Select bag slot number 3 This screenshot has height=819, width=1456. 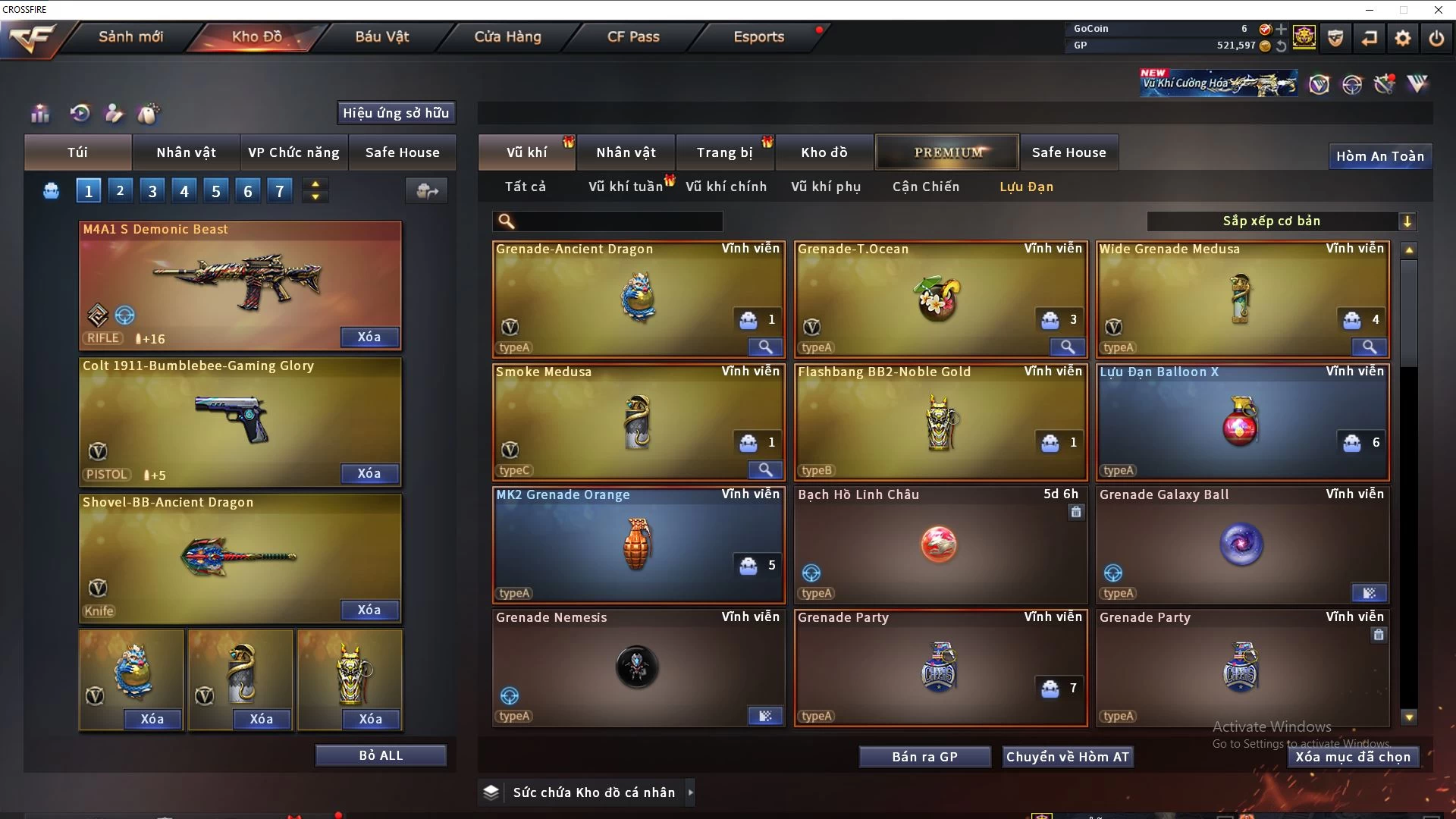pyautogui.click(x=152, y=191)
